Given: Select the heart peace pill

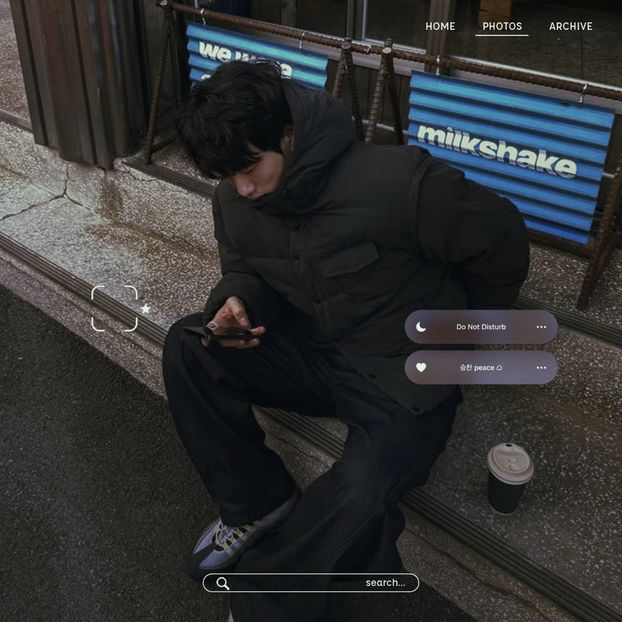Looking at the screenshot, I should (480, 367).
